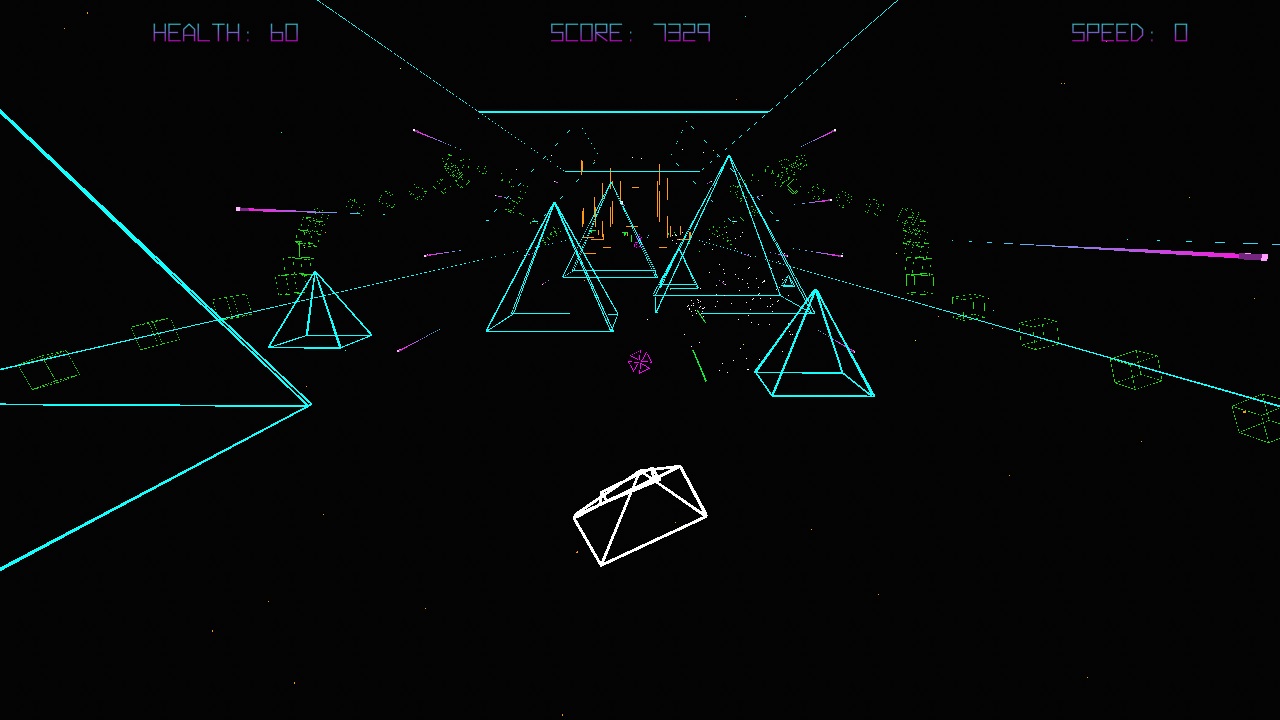Click the green cube at the far left edge
The height and width of the screenshot is (720, 1280).
pos(48,372)
